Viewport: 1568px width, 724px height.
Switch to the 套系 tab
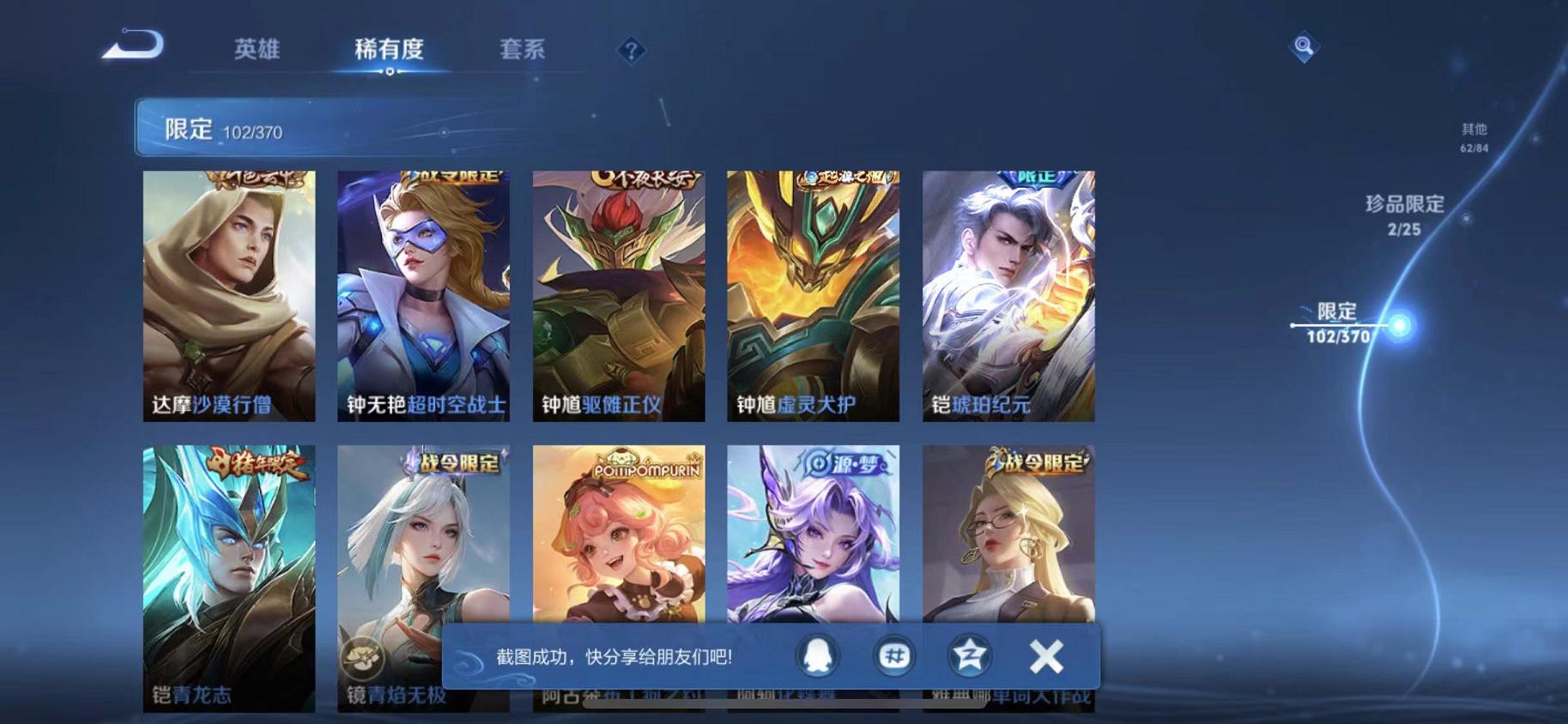point(524,50)
